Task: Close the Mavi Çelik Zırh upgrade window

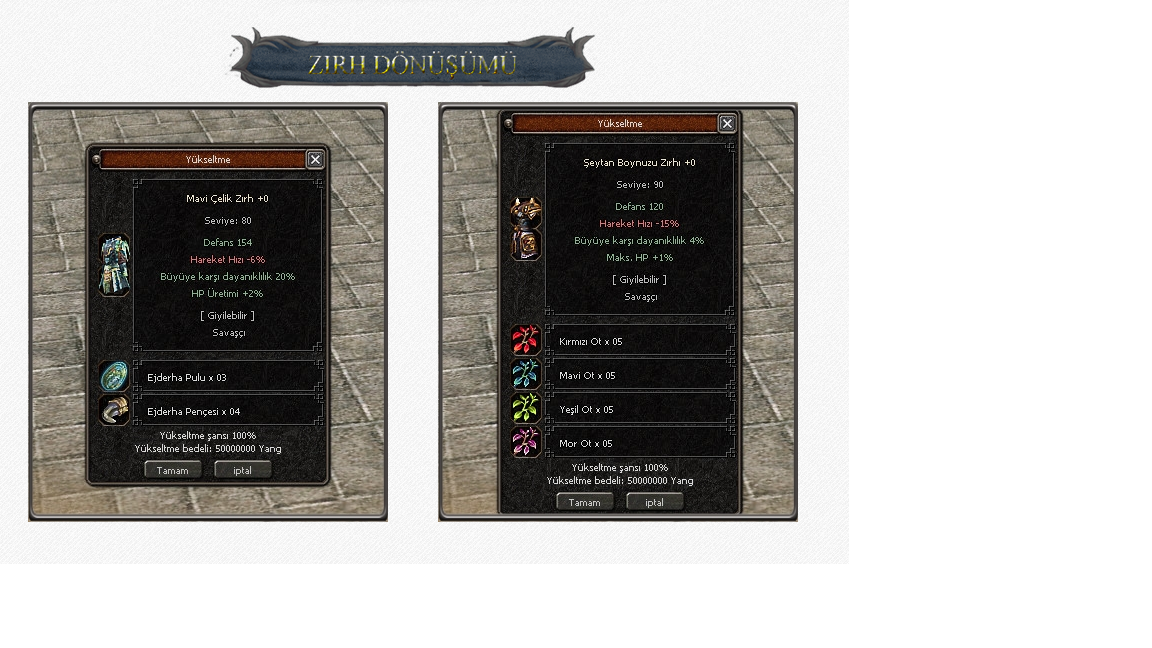Action: [x=315, y=160]
